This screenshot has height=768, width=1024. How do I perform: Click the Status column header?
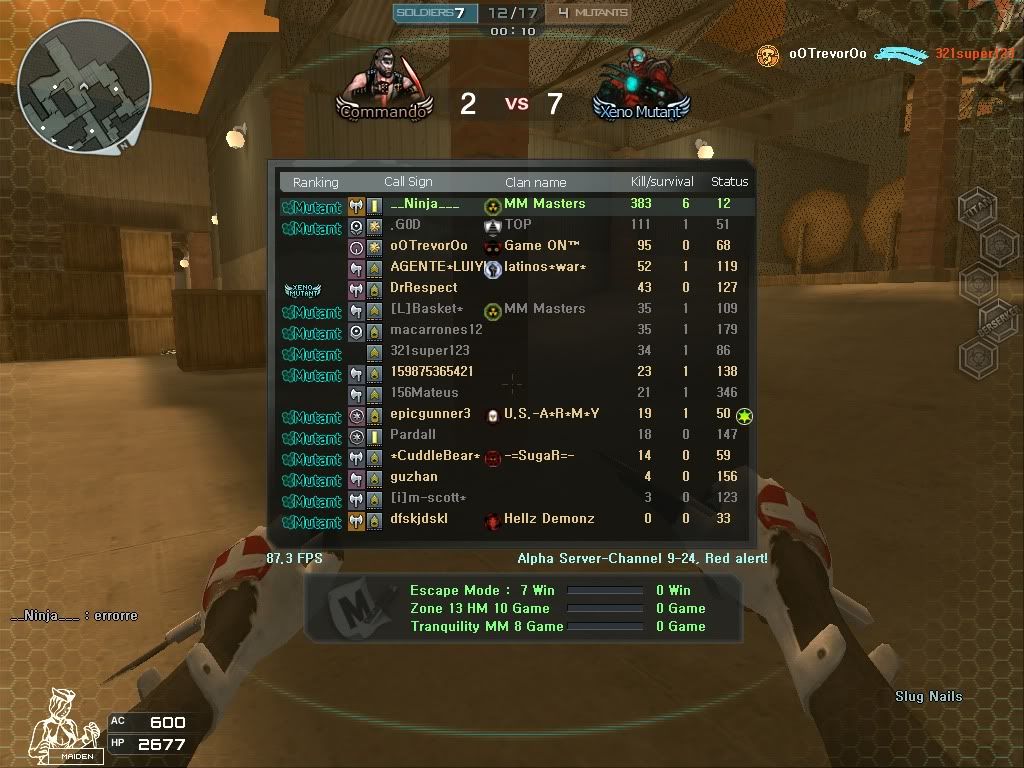[729, 182]
